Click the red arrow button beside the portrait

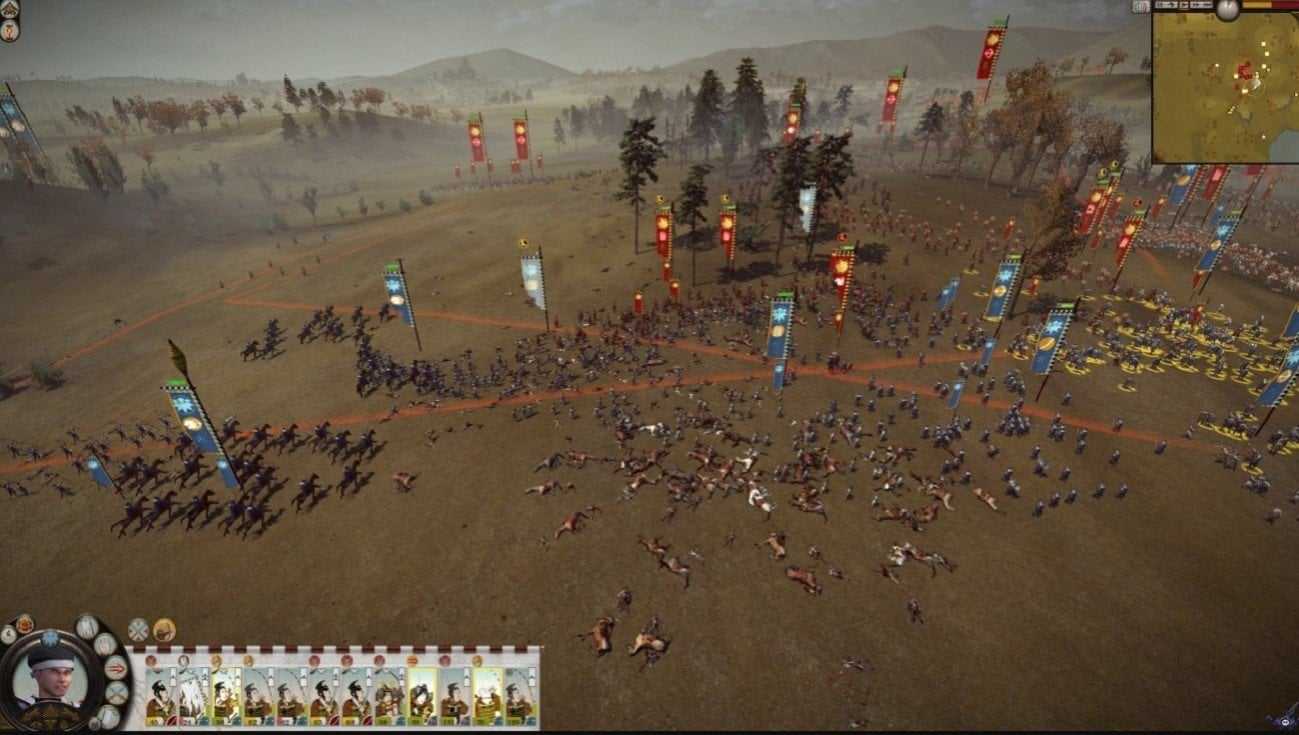pos(116,667)
